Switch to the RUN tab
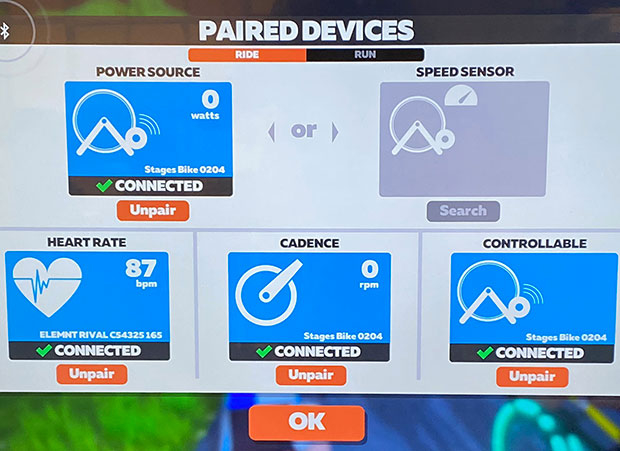 click(x=365, y=55)
